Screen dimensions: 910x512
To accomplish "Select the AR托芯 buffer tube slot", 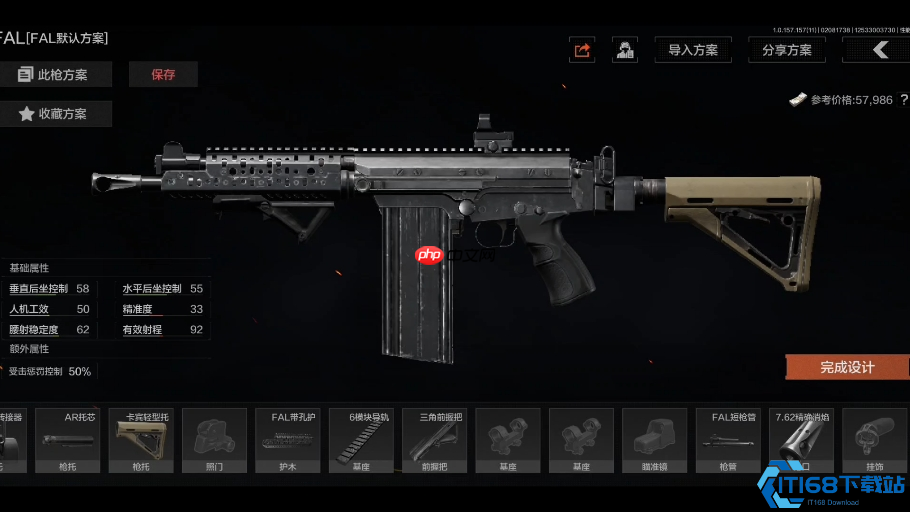I will coord(68,440).
